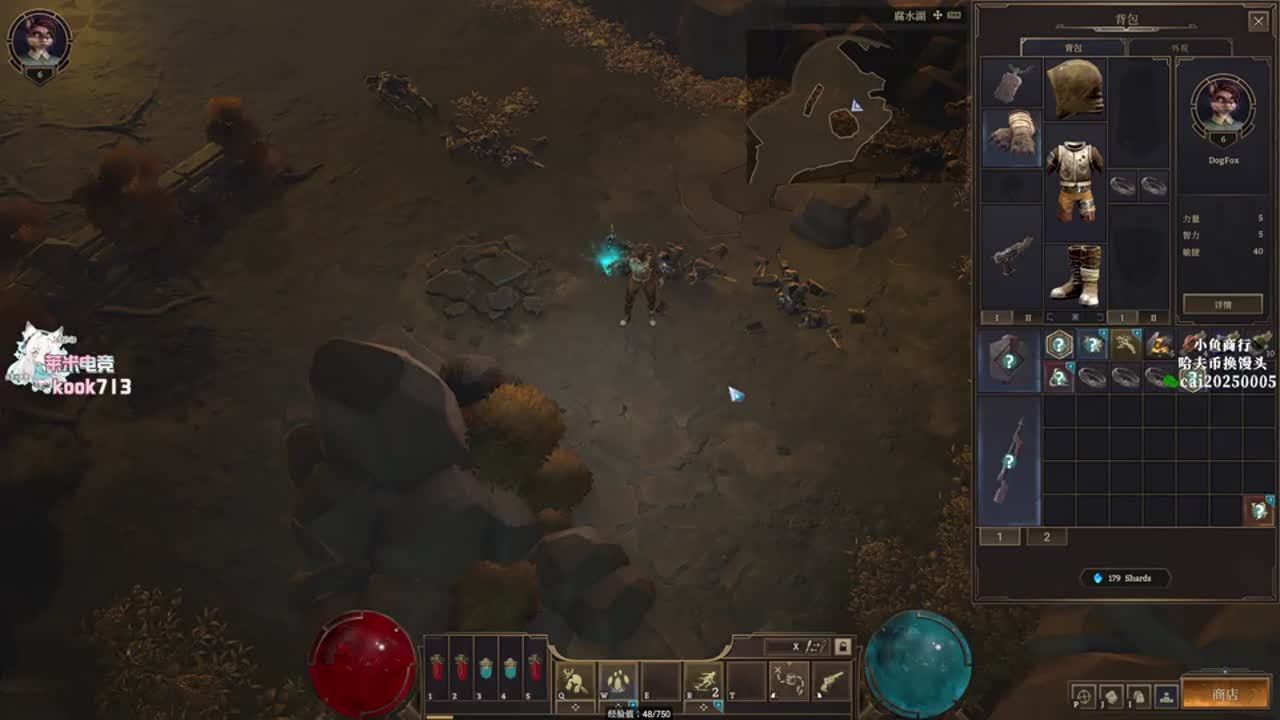
Task: Activate the R dash skill
Action: [703, 681]
